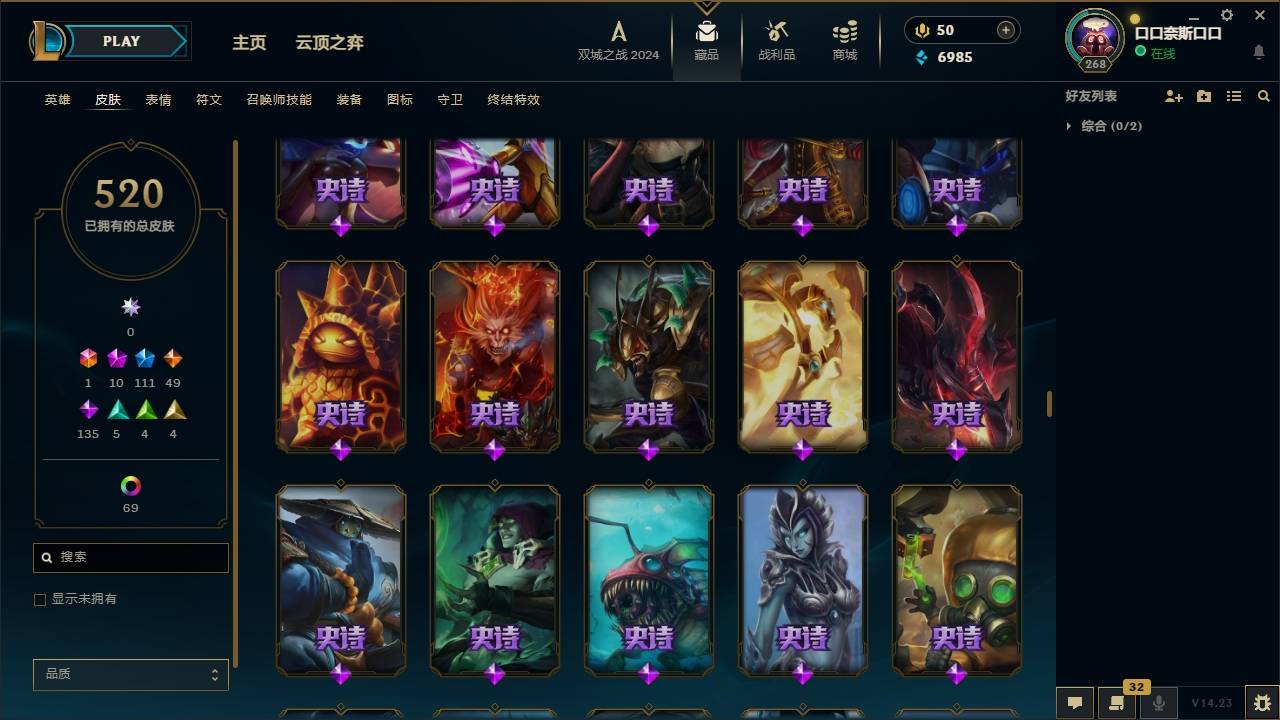1280x720 pixels.
Task: Check the 显示未拥有 checkbox
Action: pyautogui.click(x=40, y=599)
